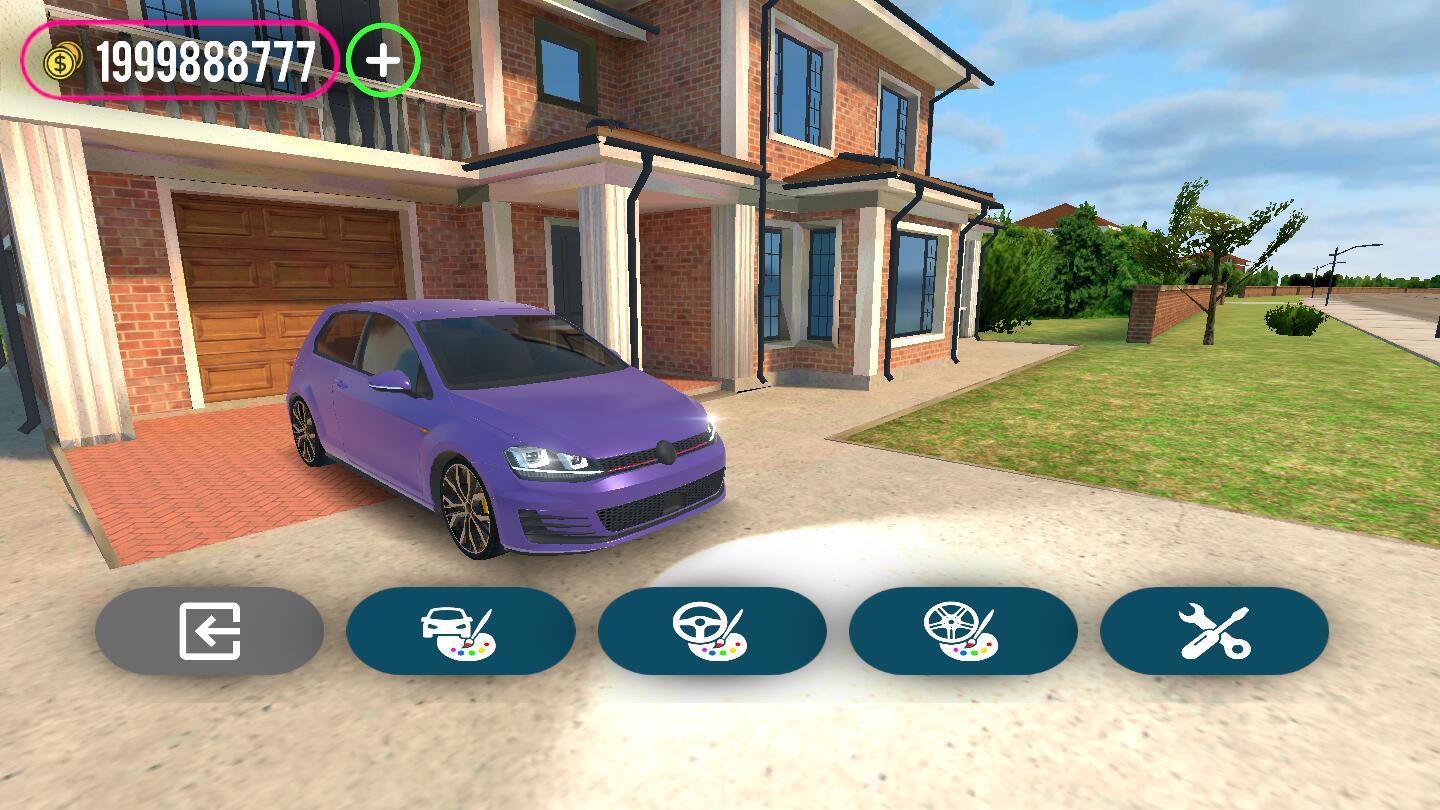Open the steering wheel color painter
This screenshot has height=810, width=1440.
coord(713,631)
